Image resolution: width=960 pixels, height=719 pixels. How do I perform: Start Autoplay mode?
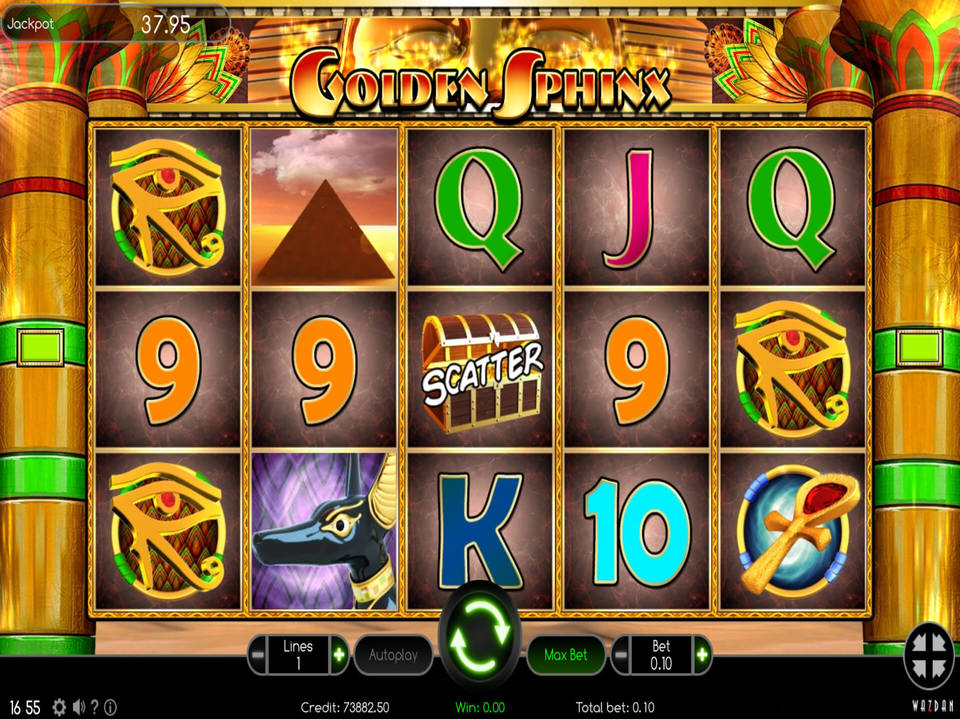tap(393, 656)
